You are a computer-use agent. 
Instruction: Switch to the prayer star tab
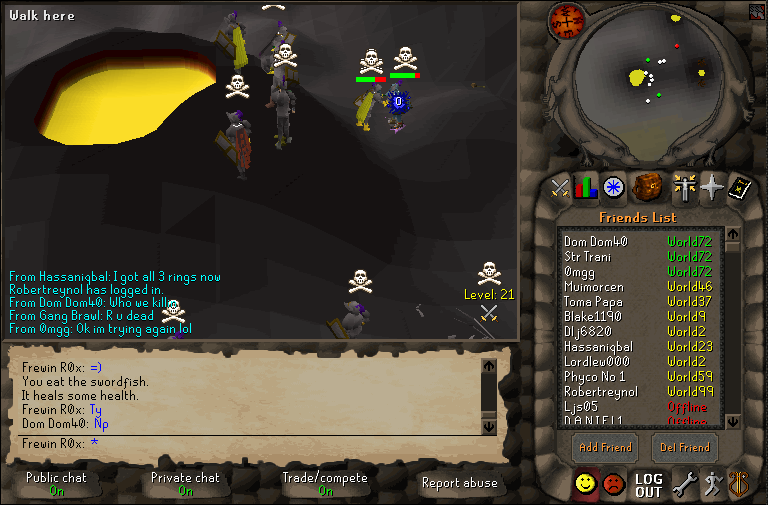(711, 187)
